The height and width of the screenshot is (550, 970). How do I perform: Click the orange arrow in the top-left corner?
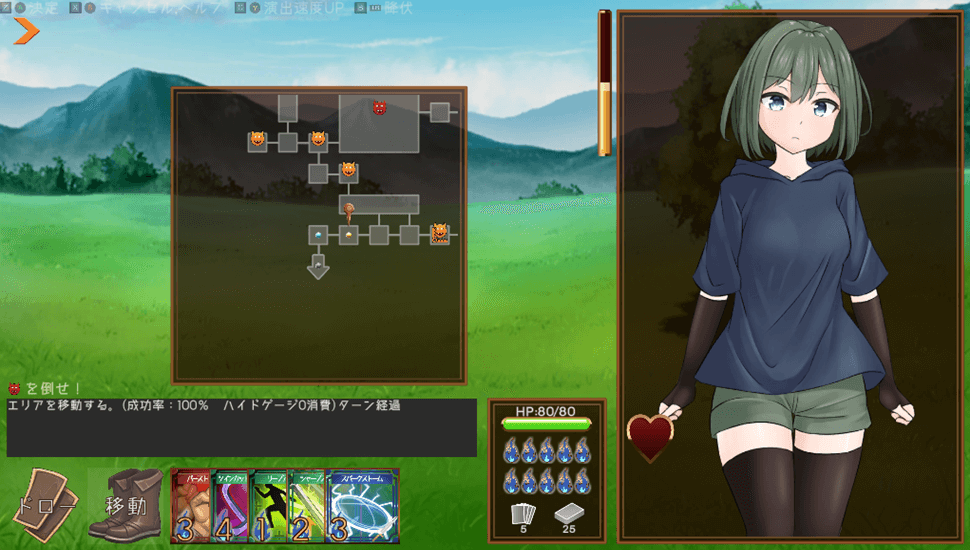click(26, 32)
